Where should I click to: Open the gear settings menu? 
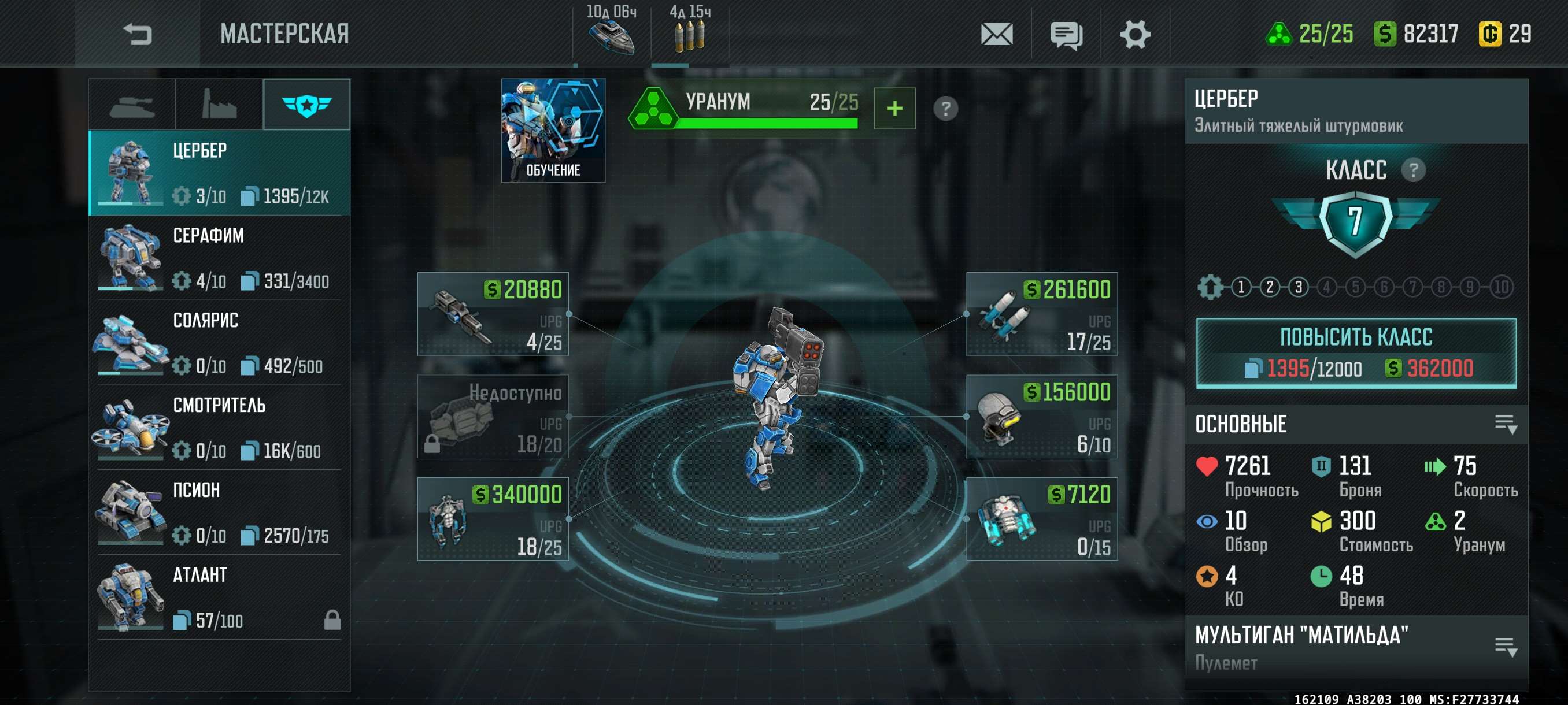coord(1134,34)
